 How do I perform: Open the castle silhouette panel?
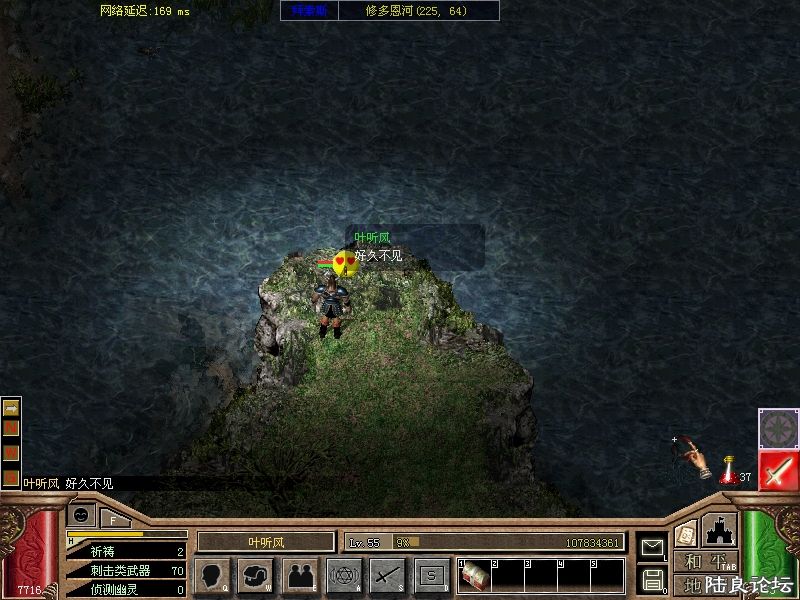click(x=719, y=529)
